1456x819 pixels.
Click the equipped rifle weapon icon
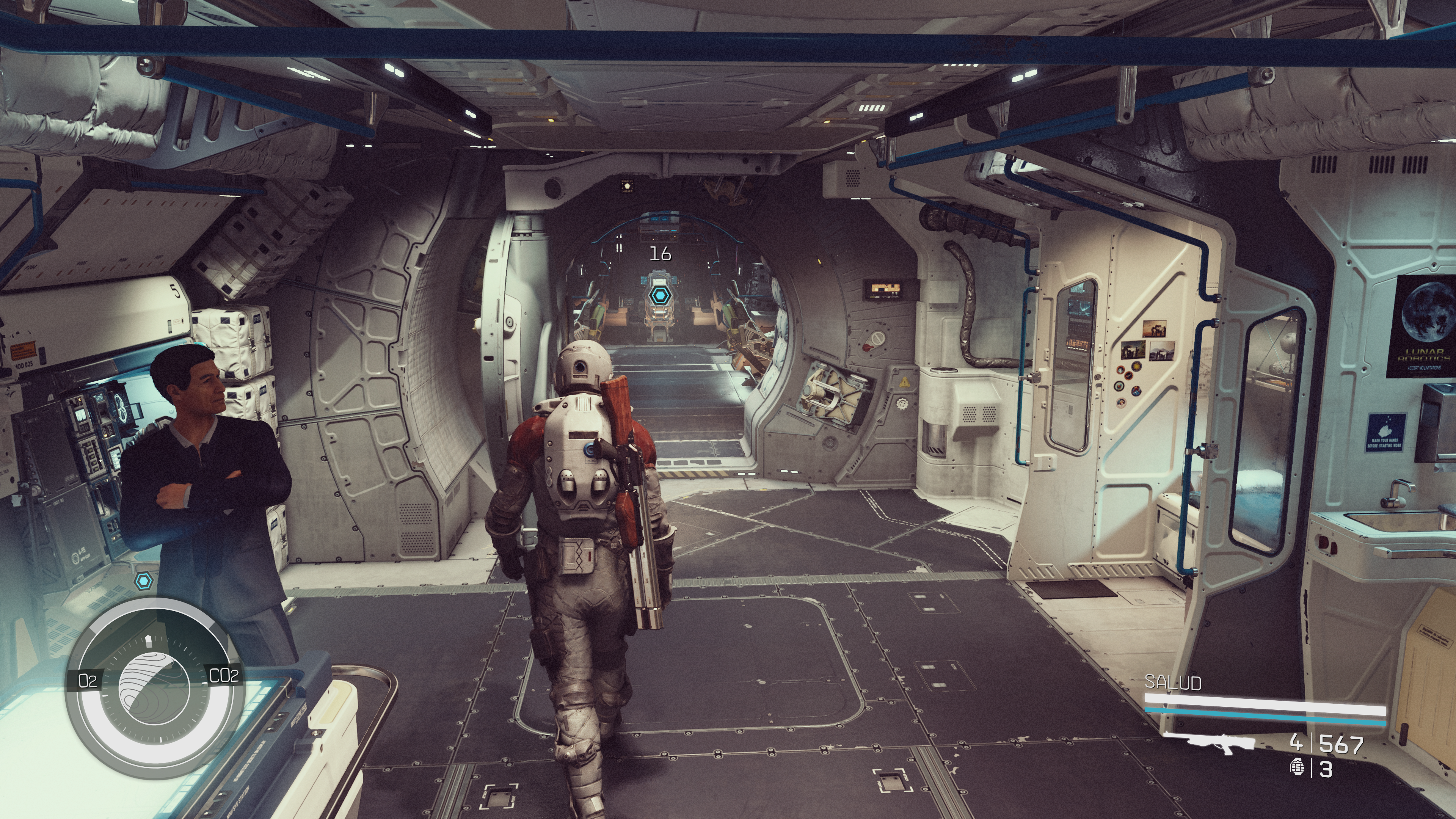(1223, 743)
